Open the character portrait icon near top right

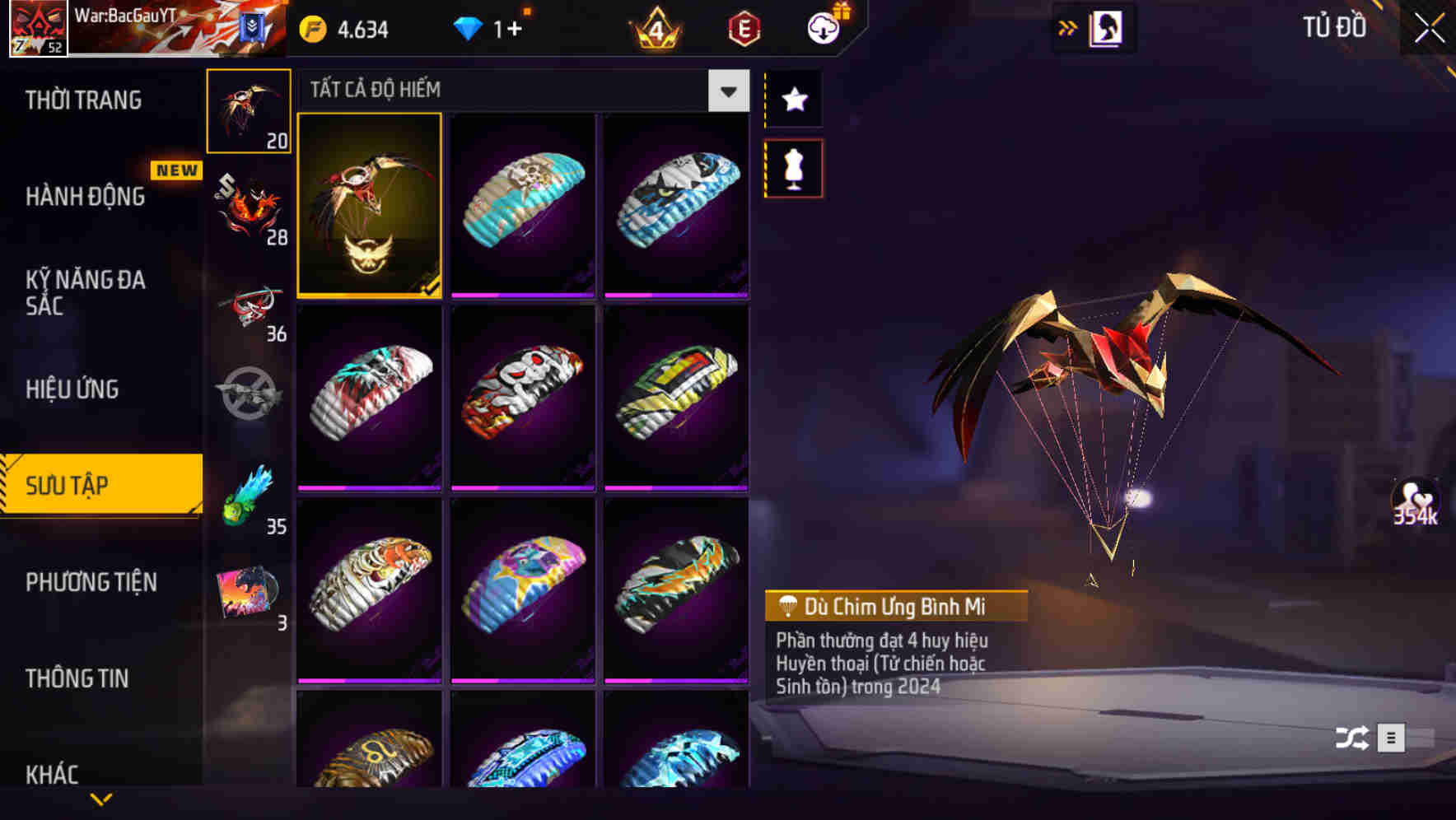[1108, 27]
